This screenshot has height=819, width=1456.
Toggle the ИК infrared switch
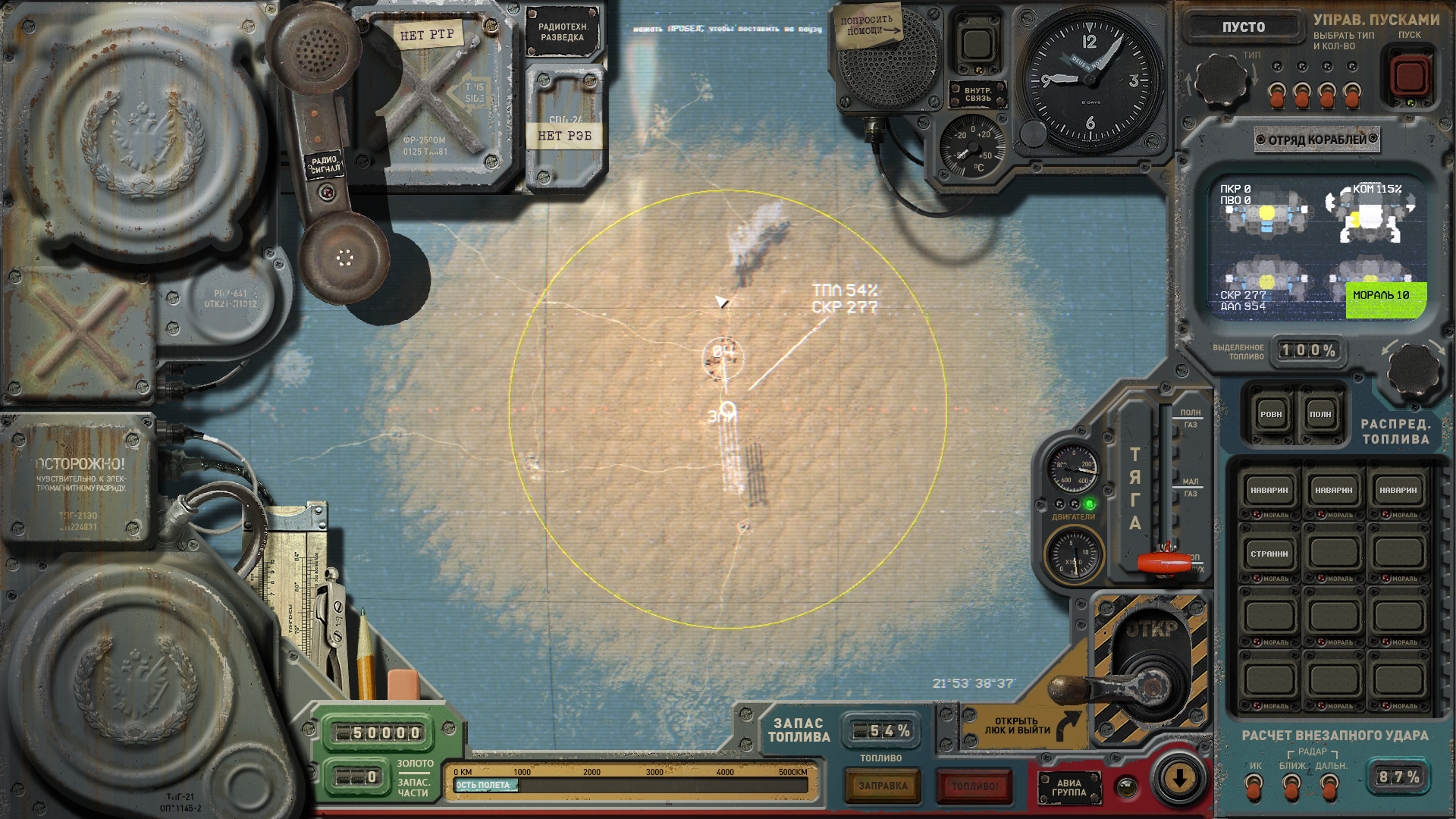(1255, 789)
